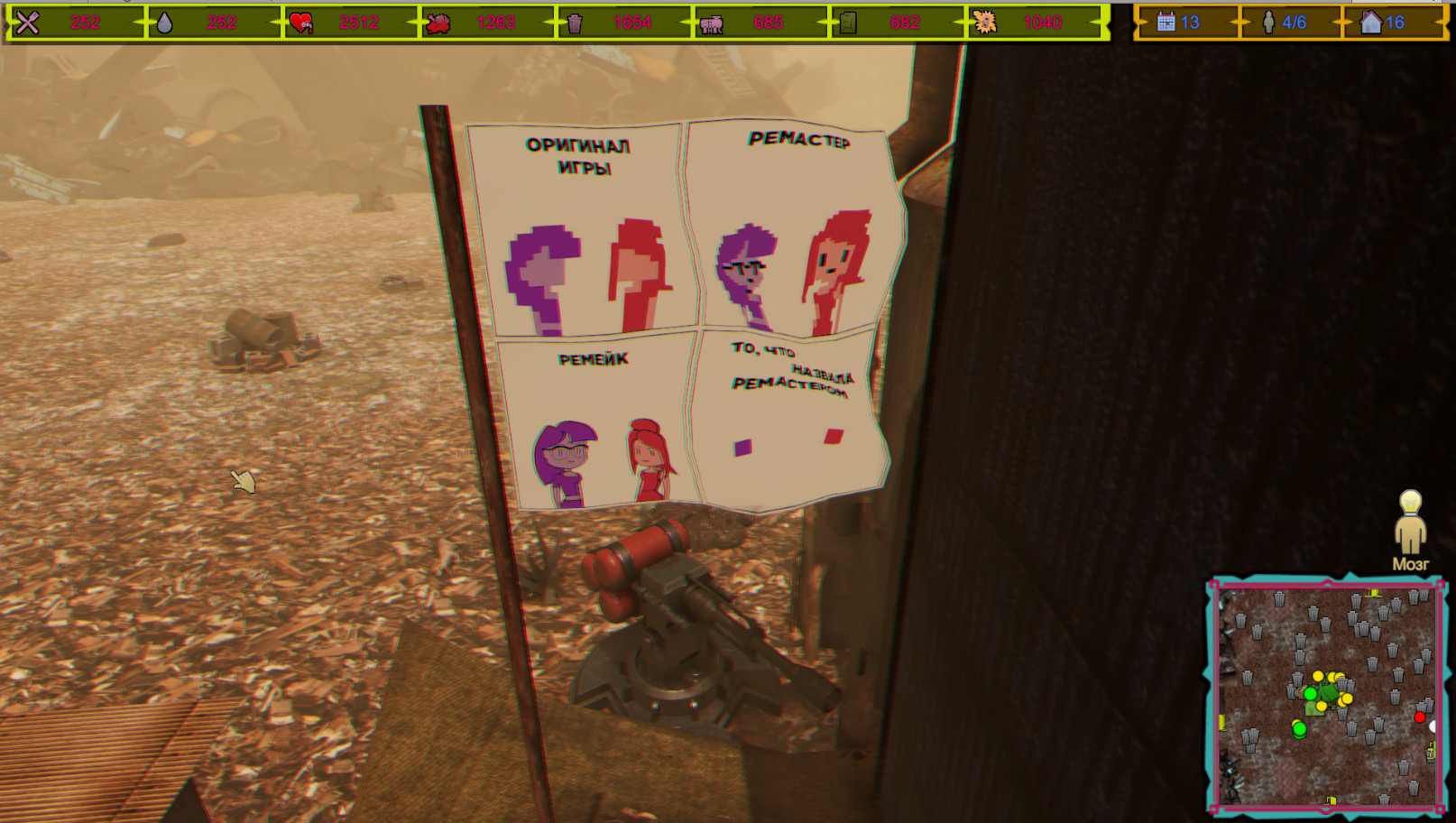
Task: Click the Мозг text label
Action: (1410, 563)
